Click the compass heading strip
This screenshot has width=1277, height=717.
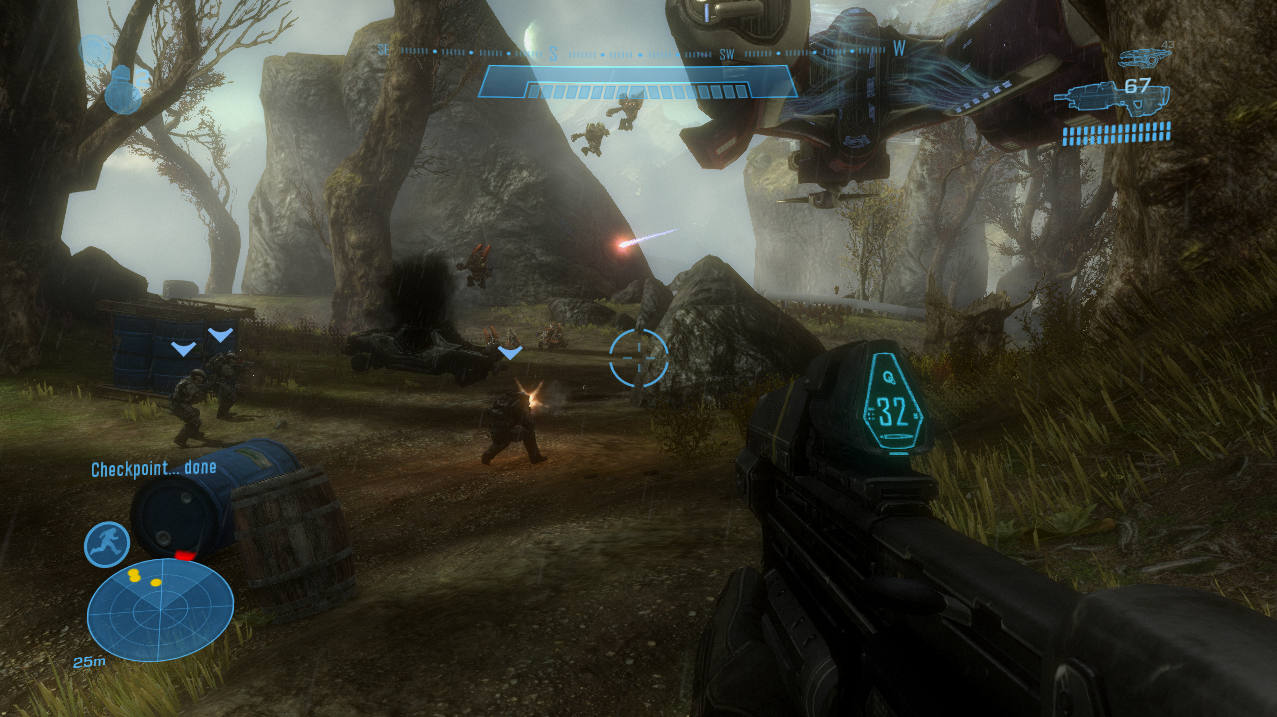[x=640, y=49]
